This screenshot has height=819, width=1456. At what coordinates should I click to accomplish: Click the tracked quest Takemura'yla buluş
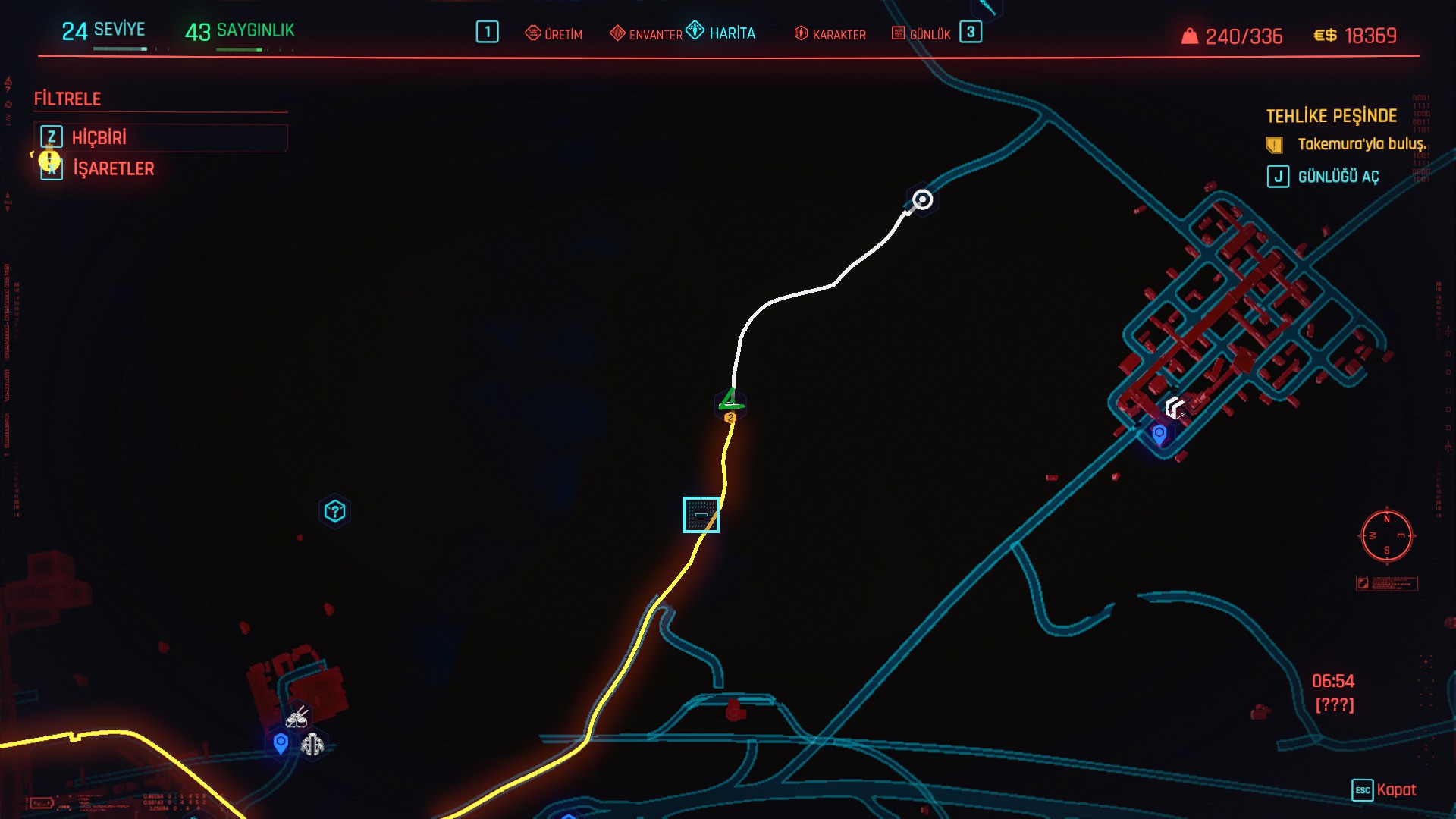tap(1361, 144)
